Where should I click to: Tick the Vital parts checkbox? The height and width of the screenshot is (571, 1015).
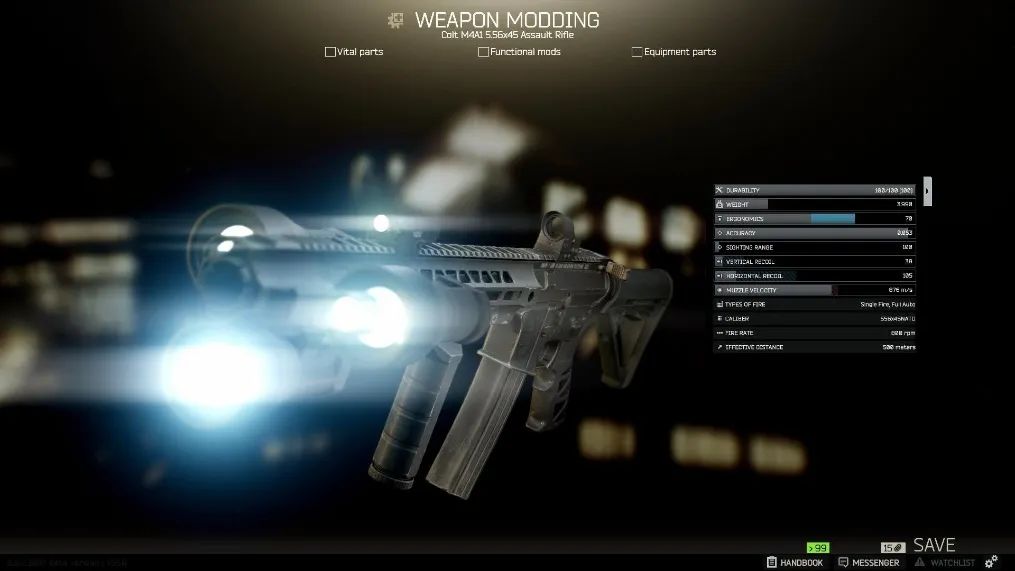pos(331,52)
